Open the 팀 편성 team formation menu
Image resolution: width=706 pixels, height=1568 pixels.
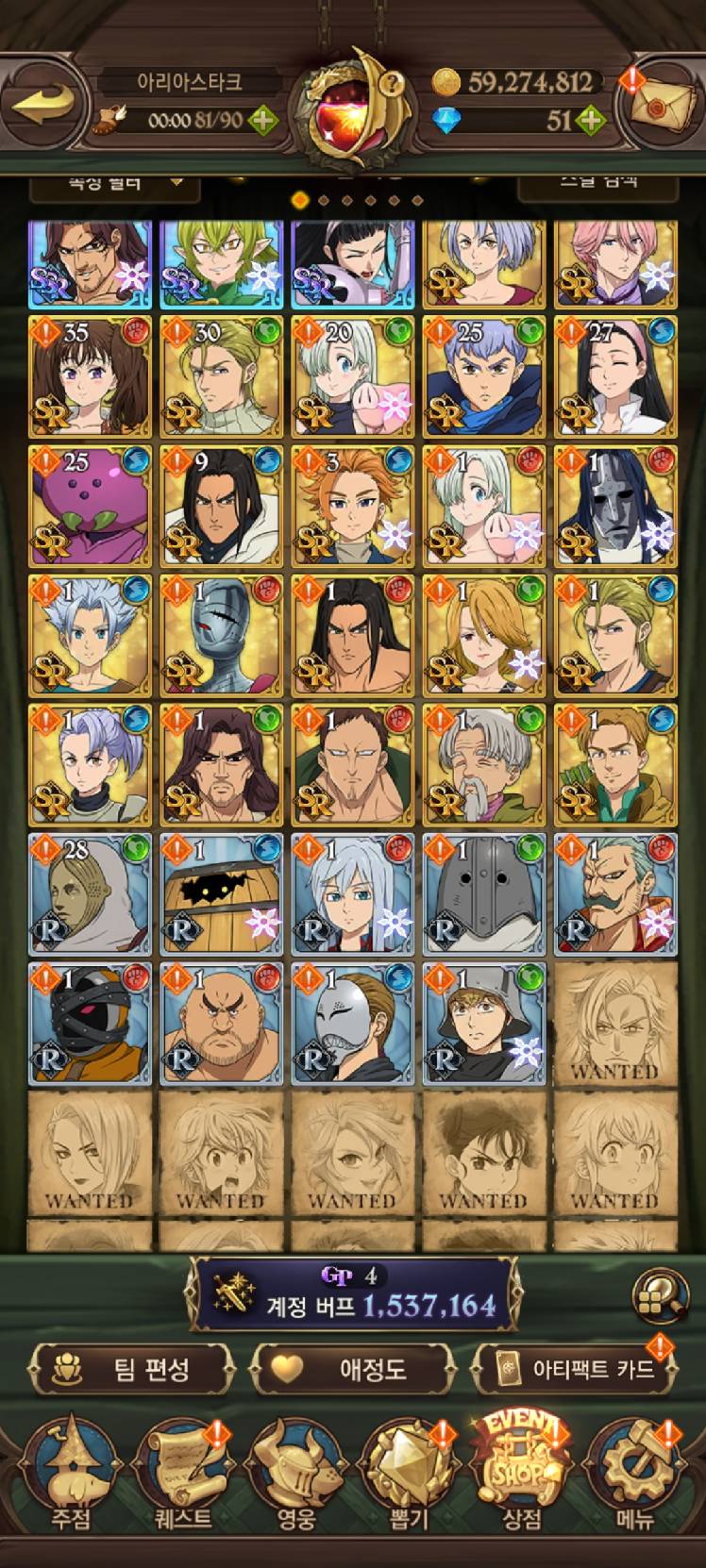(x=132, y=1369)
